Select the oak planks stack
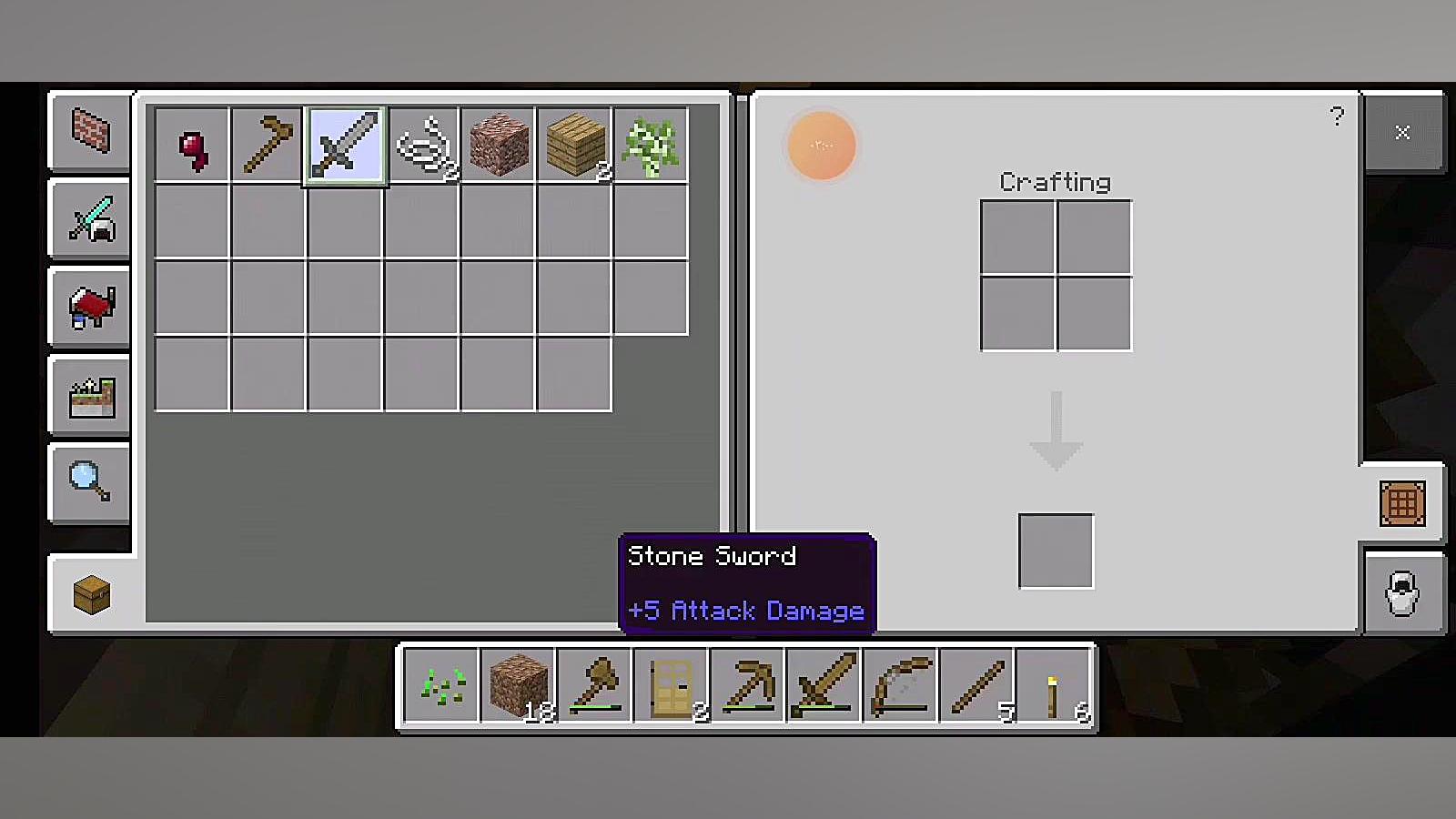1456x819 pixels. [574, 145]
